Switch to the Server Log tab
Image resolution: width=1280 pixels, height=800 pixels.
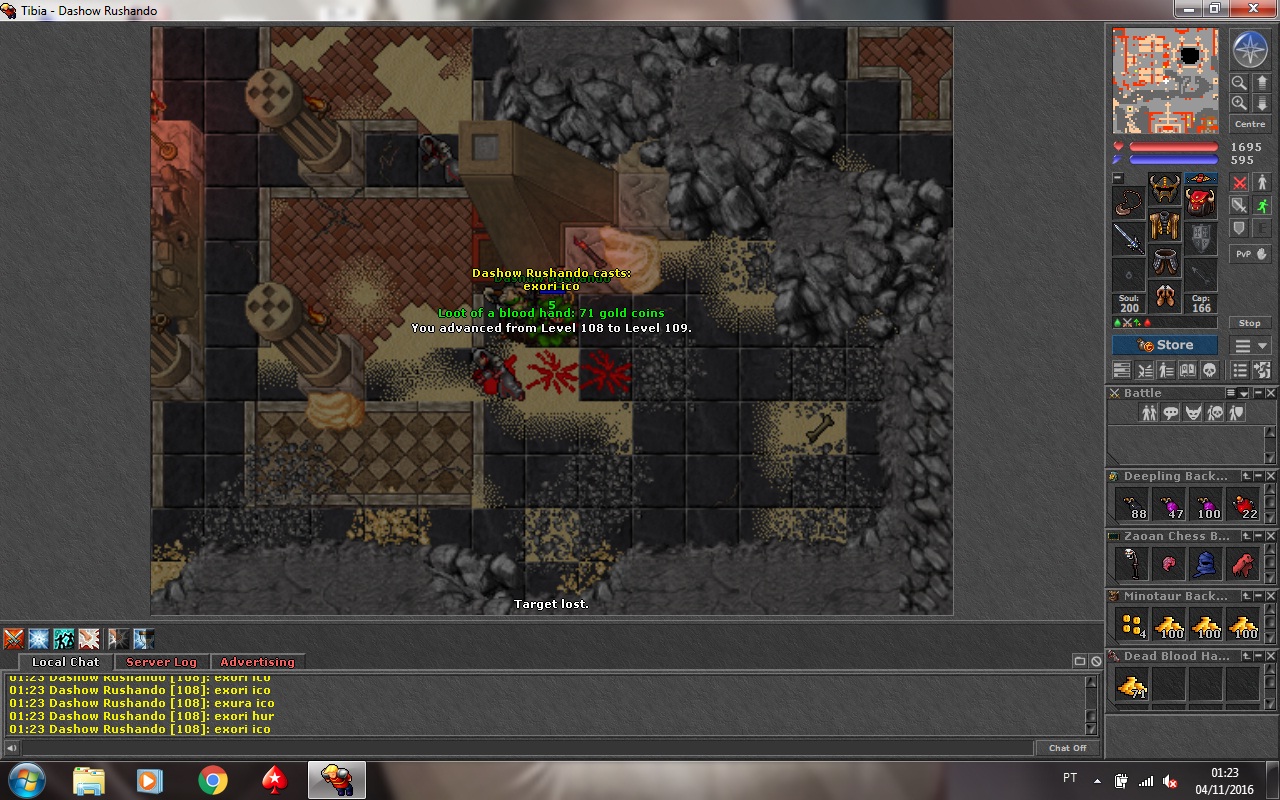pos(162,661)
